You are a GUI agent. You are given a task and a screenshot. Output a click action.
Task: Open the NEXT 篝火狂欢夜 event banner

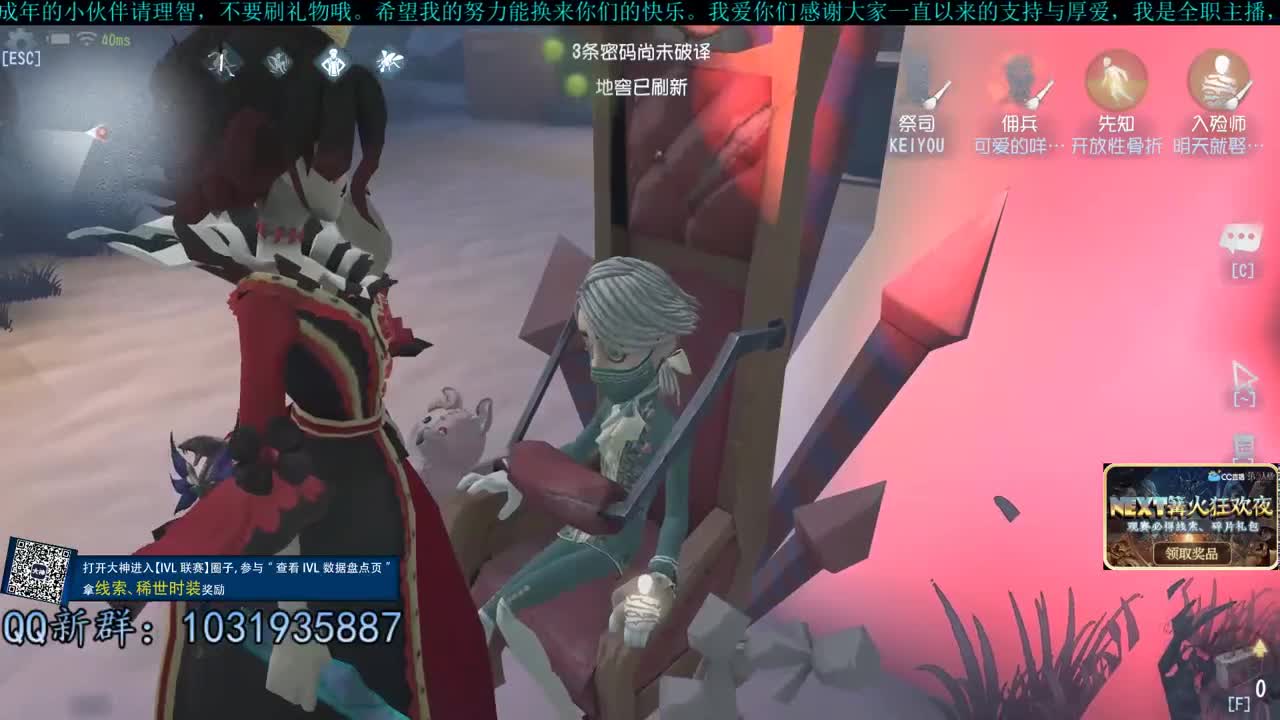1190,505
